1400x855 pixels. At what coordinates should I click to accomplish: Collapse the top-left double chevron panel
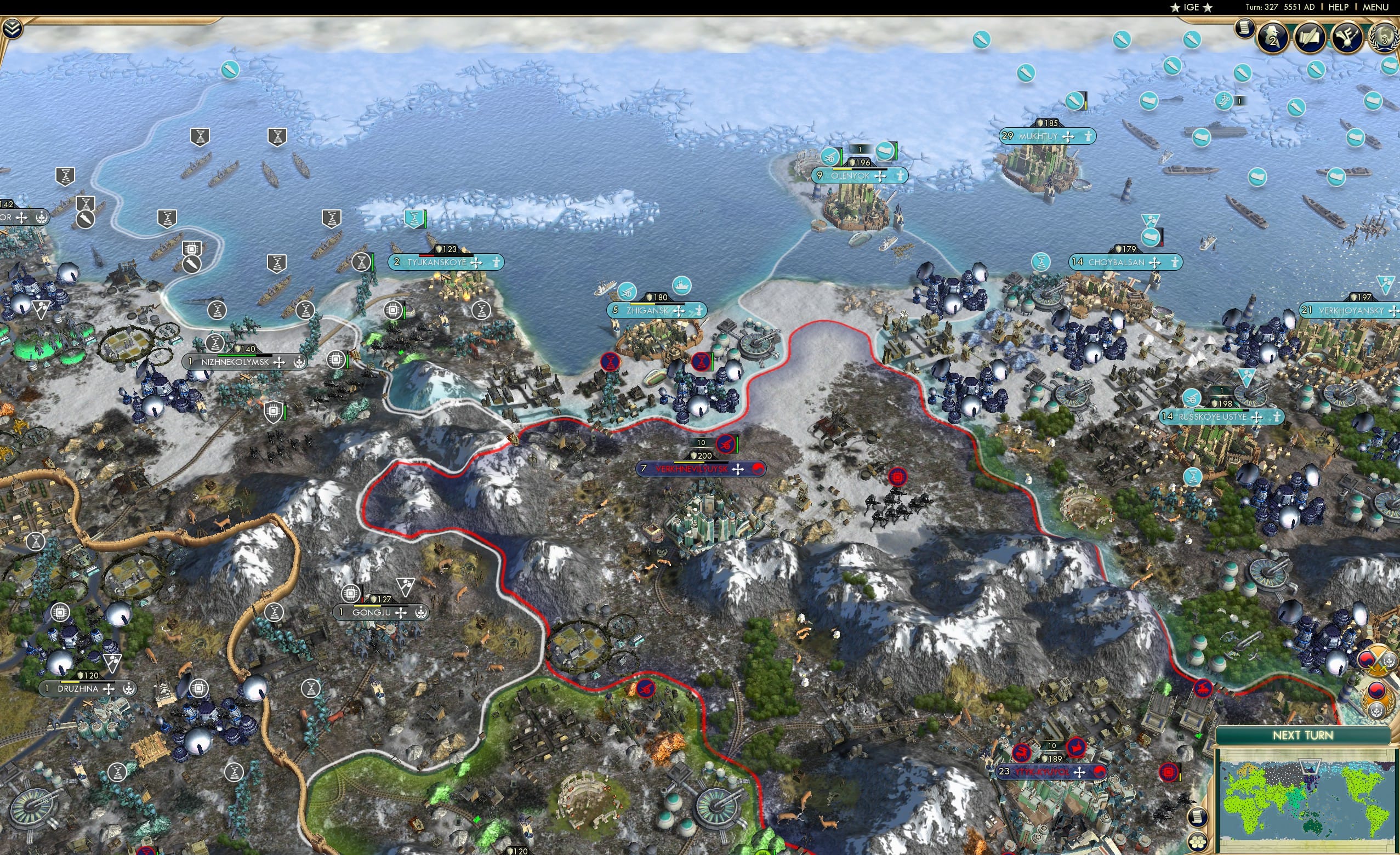12,29
